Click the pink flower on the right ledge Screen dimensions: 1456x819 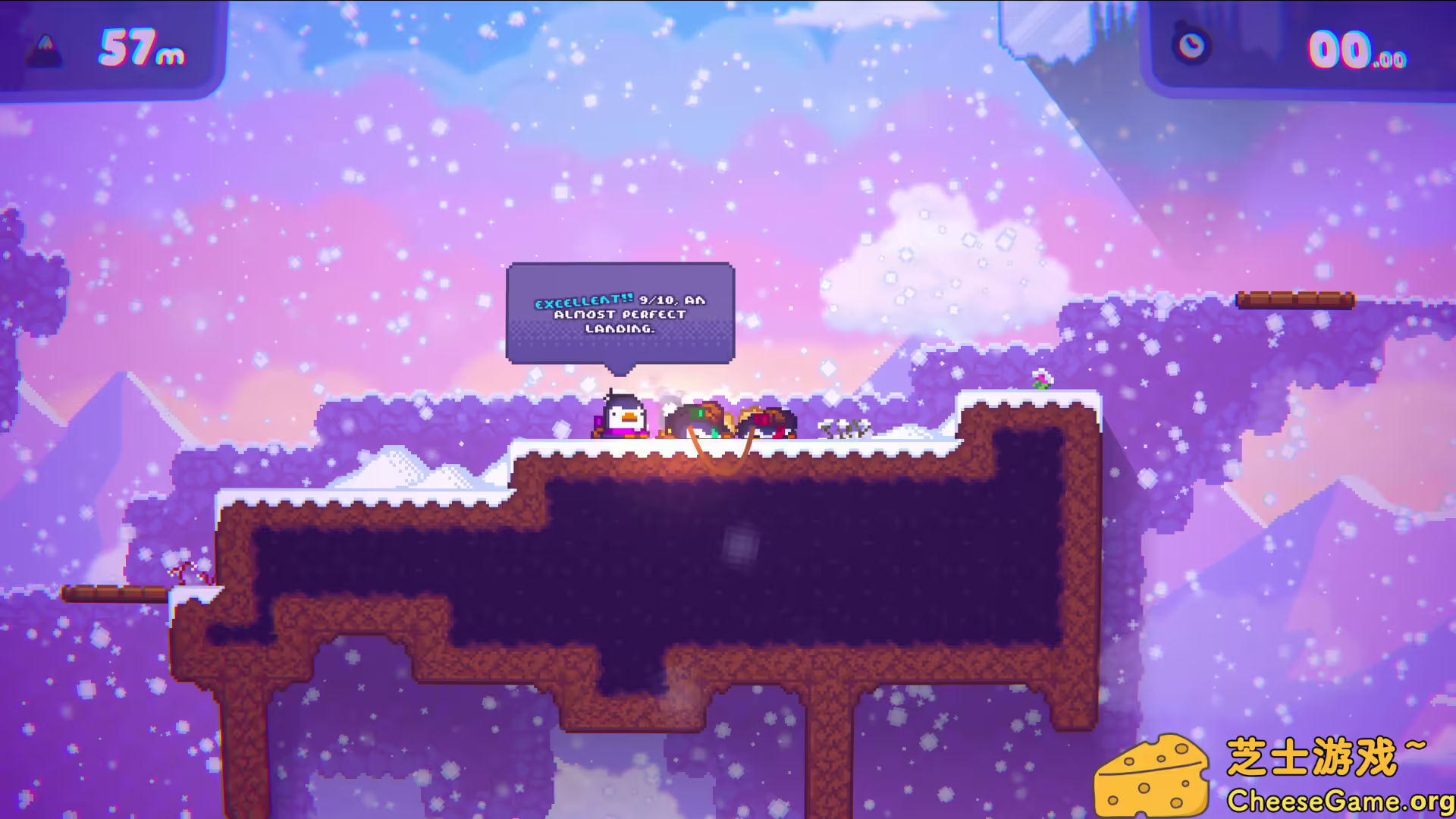pos(1043,379)
